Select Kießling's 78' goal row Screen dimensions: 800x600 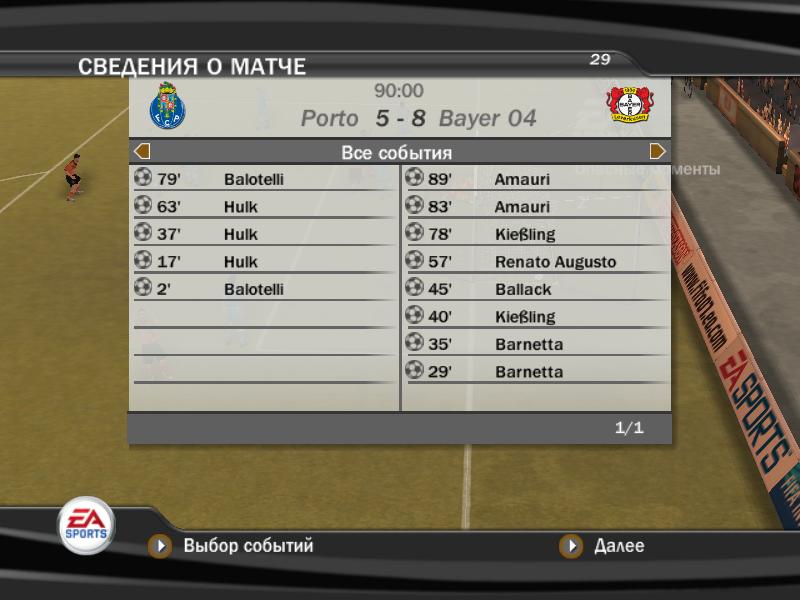pos(535,234)
